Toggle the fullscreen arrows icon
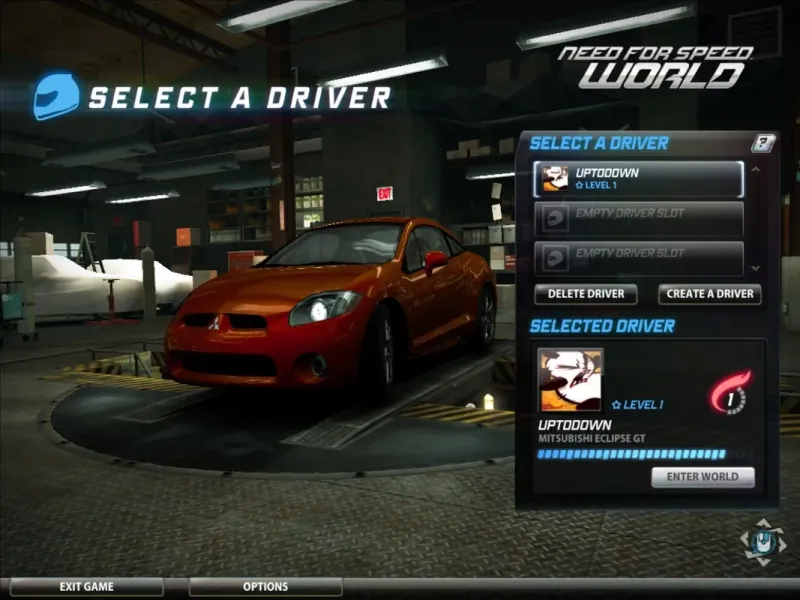The width and height of the screenshot is (800, 600). tap(763, 541)
